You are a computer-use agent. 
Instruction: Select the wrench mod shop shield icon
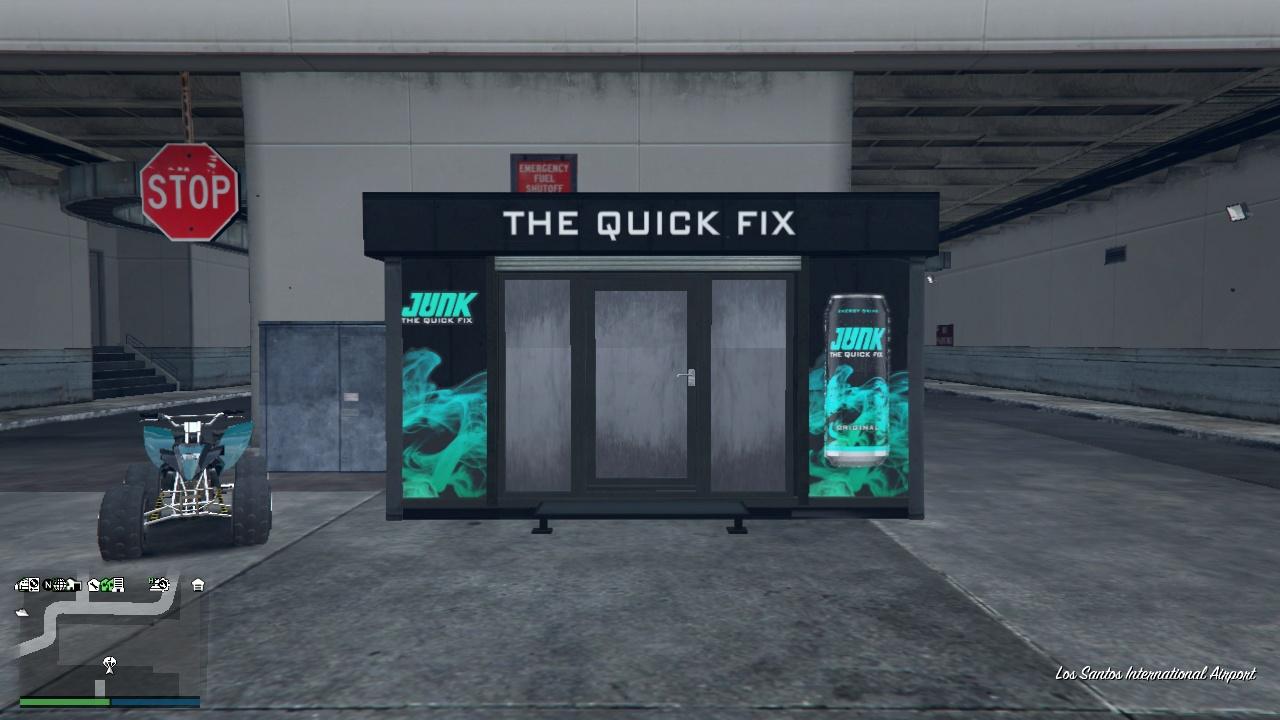coord(94,585)
